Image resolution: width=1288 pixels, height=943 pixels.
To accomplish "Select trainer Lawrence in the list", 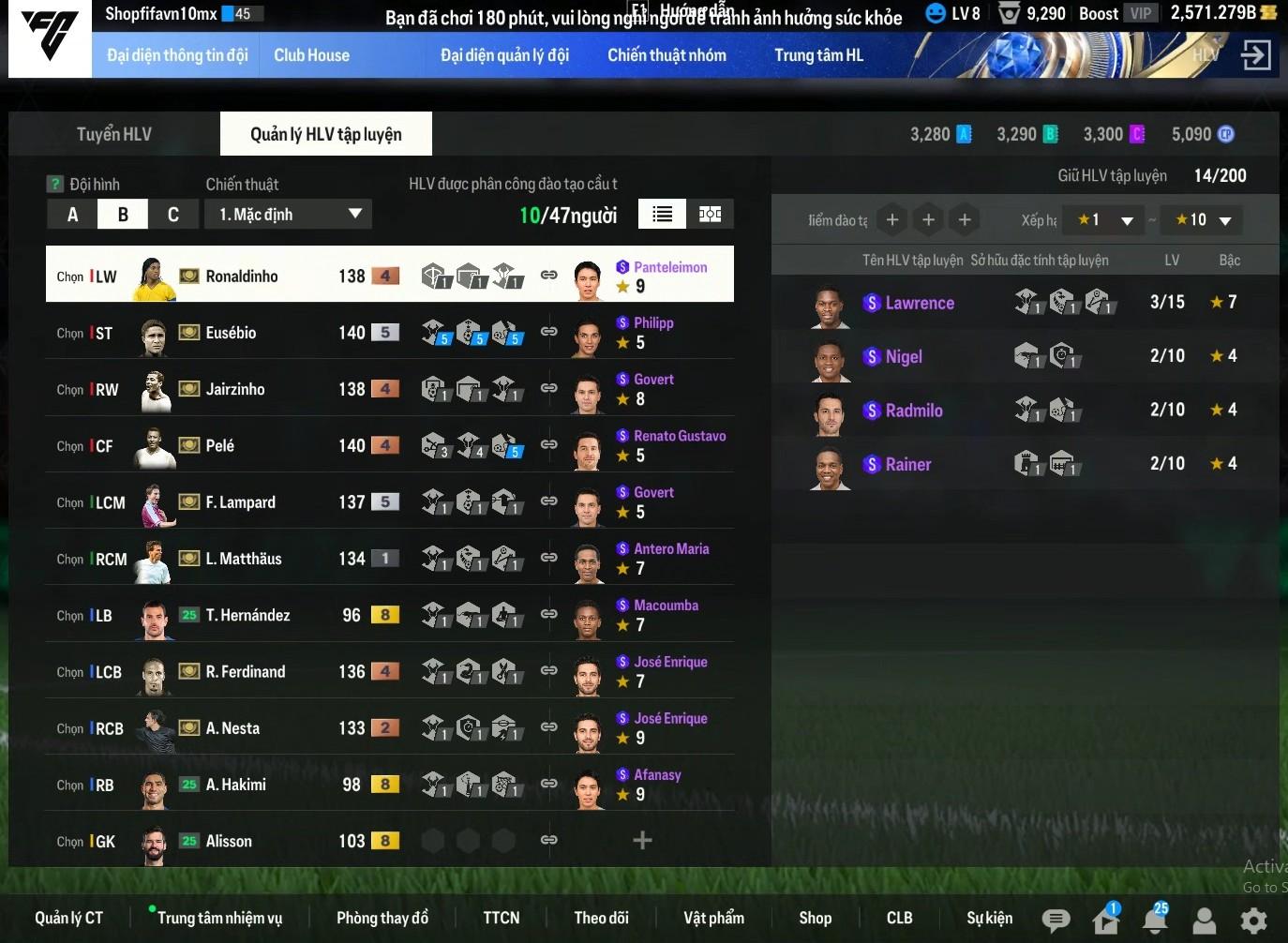I will (919, 303).
